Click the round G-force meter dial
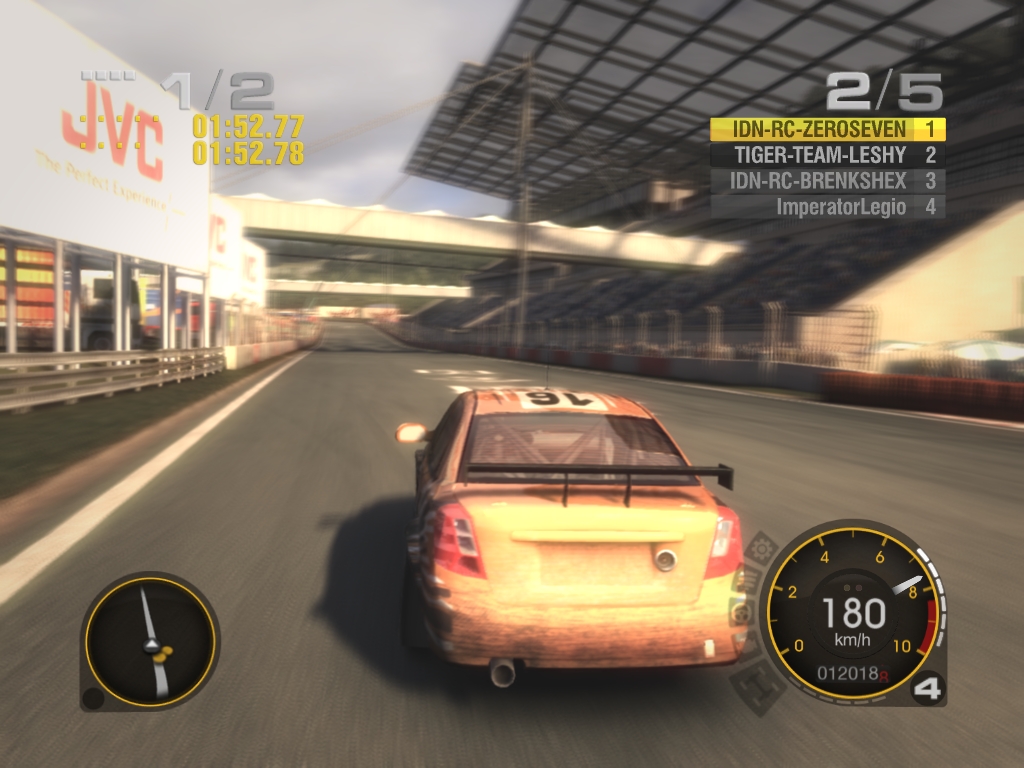 point(150,641)
